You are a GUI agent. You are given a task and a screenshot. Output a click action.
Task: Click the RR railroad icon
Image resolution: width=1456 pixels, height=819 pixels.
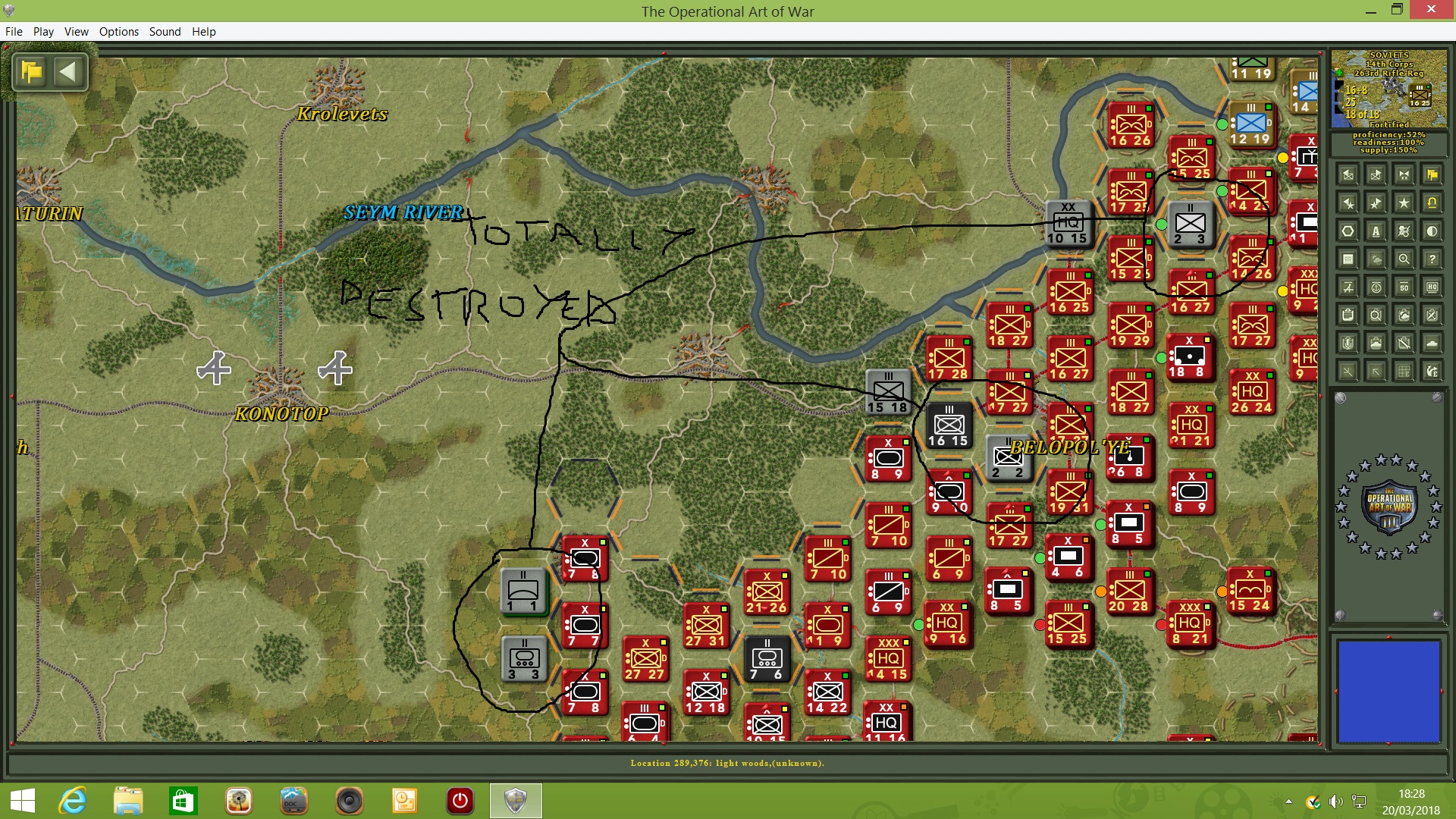point(1348,258)
